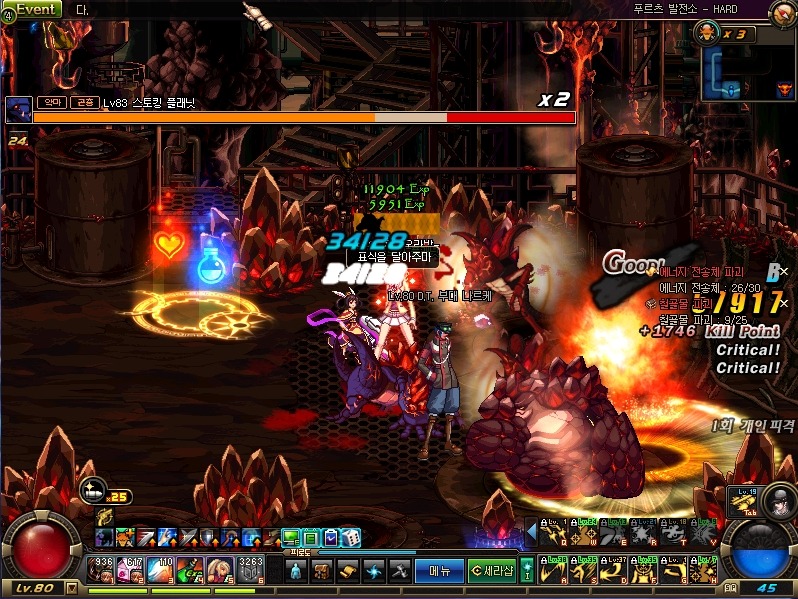This screenshot has width=798, height=599.
Task: Open the Event button
Action: click(x=37, y=9)
